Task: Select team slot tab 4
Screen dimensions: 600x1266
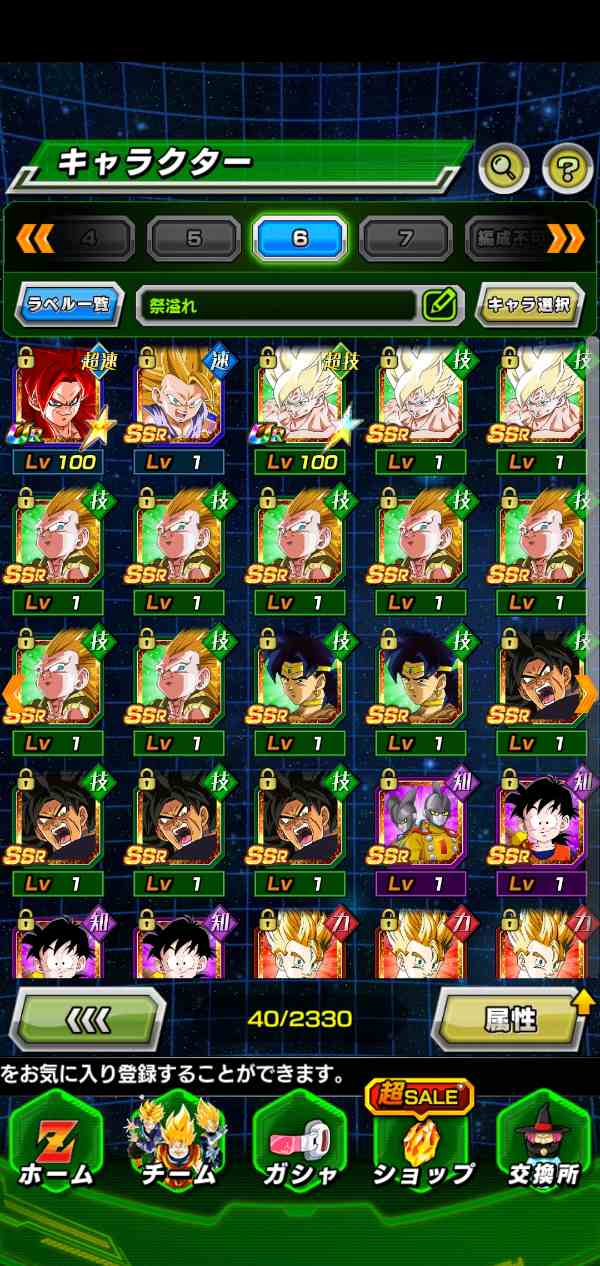Action: pos(90,239)
